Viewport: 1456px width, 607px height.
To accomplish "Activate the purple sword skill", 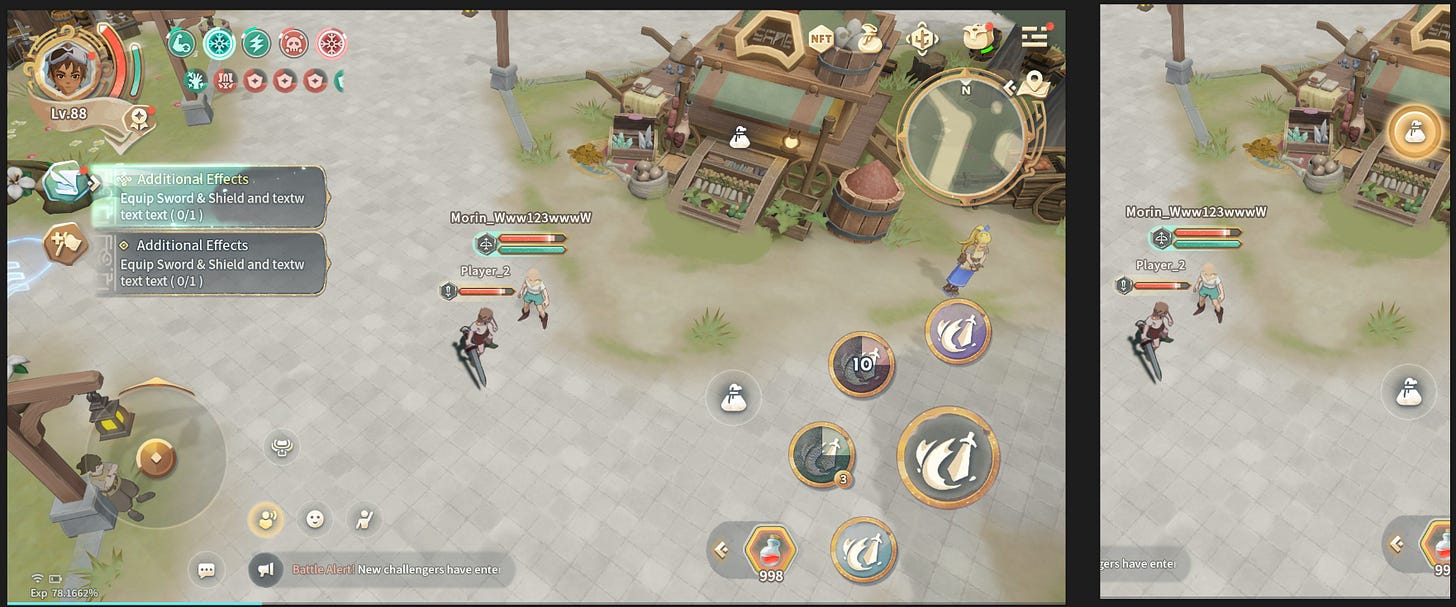I will point(957,331).
